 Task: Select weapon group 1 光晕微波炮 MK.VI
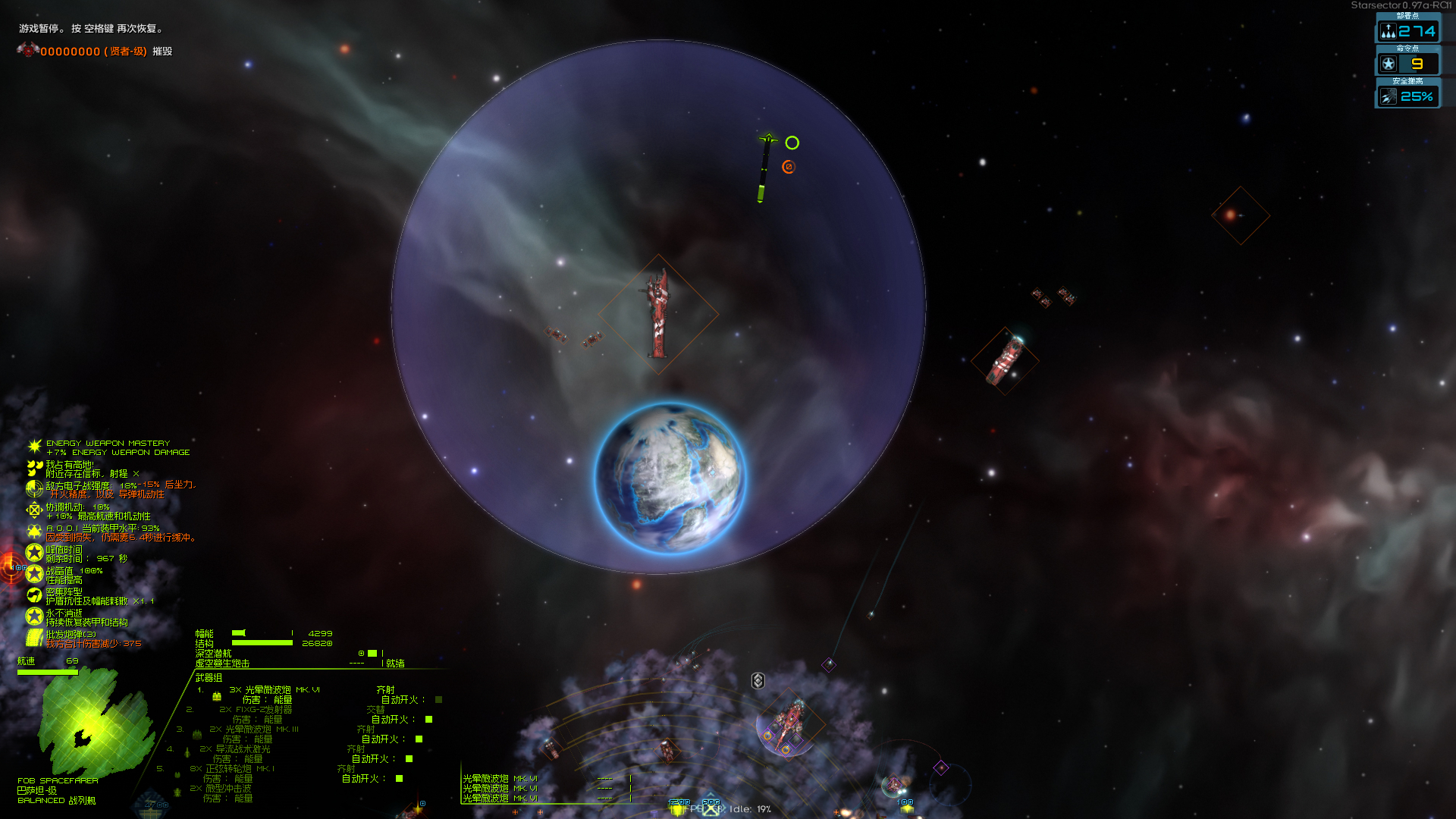(274, 690)
